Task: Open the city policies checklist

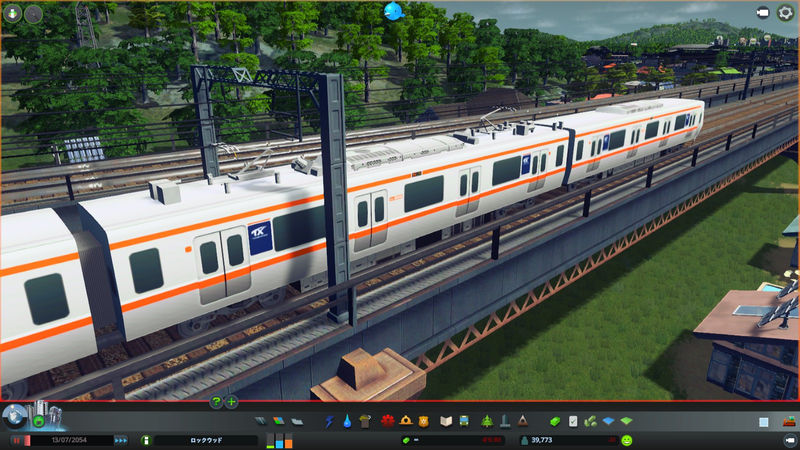Action: coord(573,421)
